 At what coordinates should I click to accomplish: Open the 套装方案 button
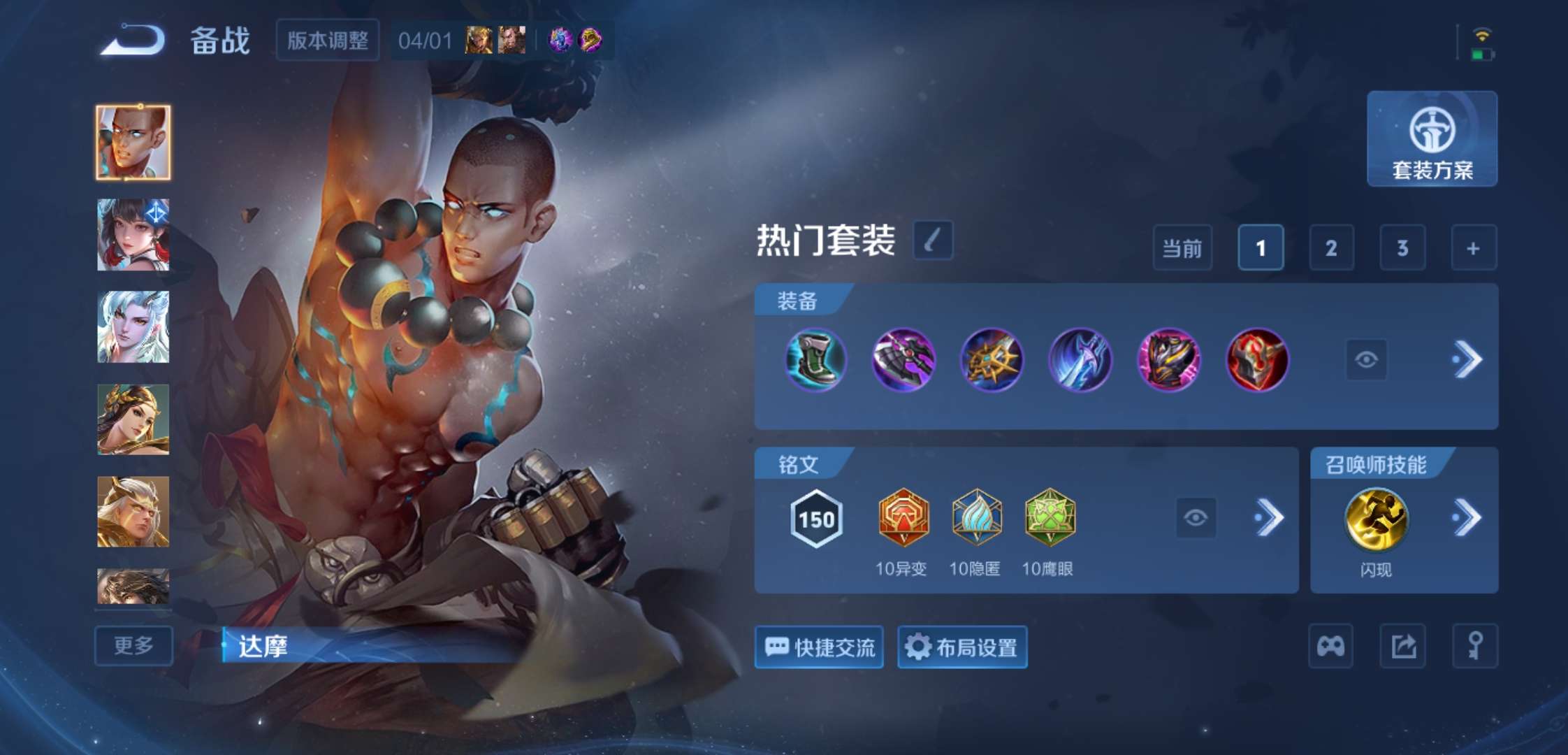[1432, 140]
